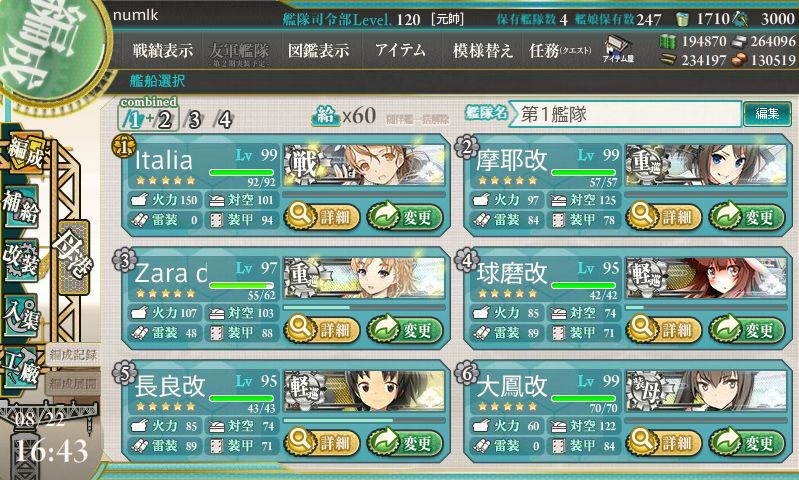Viewport: 799px width, 480px height.
Task: Open the 編成記録 formation record tab
Action: [x=73, y=354]
